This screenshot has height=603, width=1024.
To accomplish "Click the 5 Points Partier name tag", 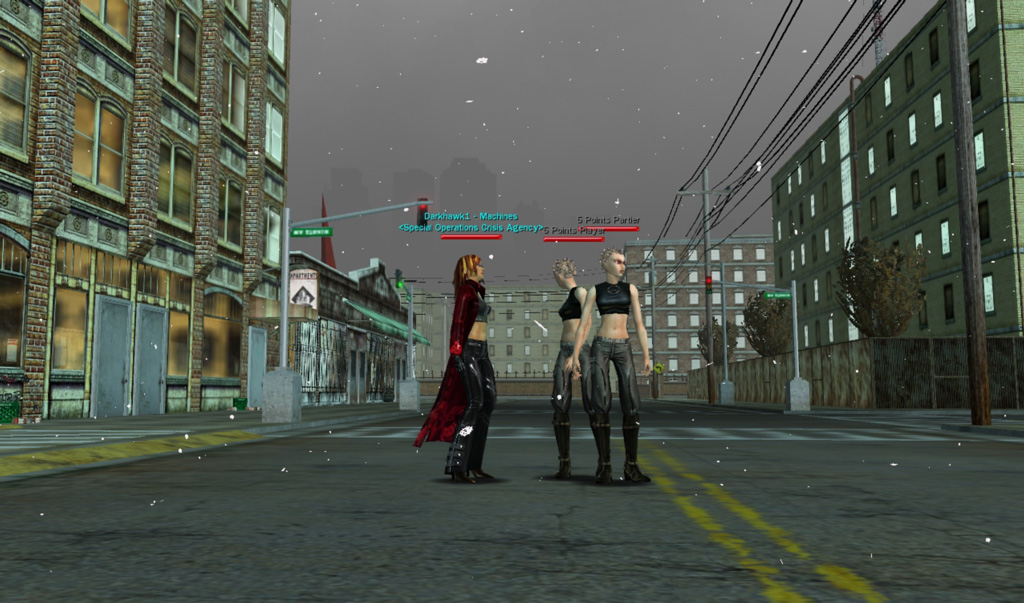I will click(608, 219).
